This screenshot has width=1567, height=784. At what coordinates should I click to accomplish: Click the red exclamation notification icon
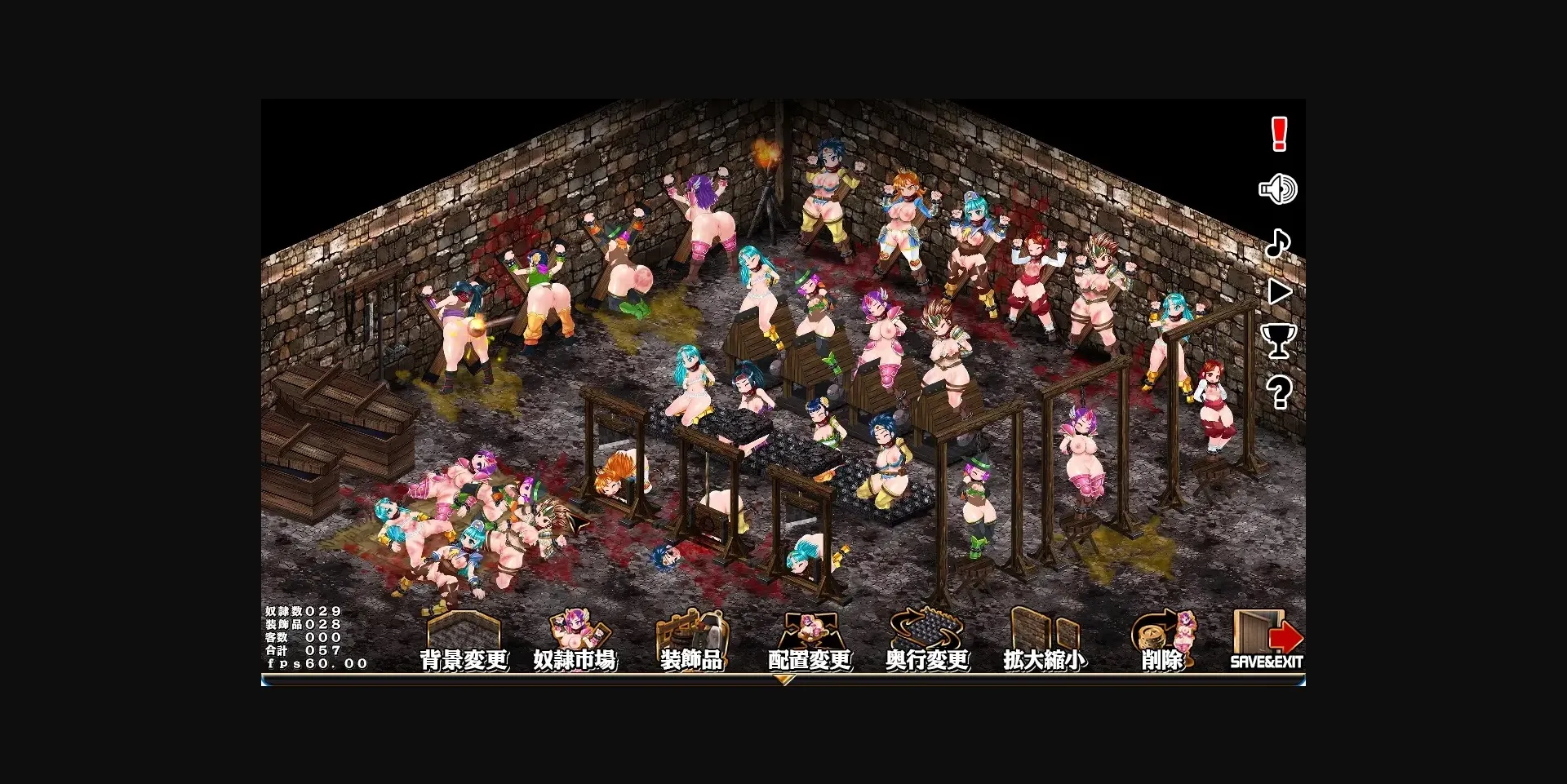coord(1277,135)
